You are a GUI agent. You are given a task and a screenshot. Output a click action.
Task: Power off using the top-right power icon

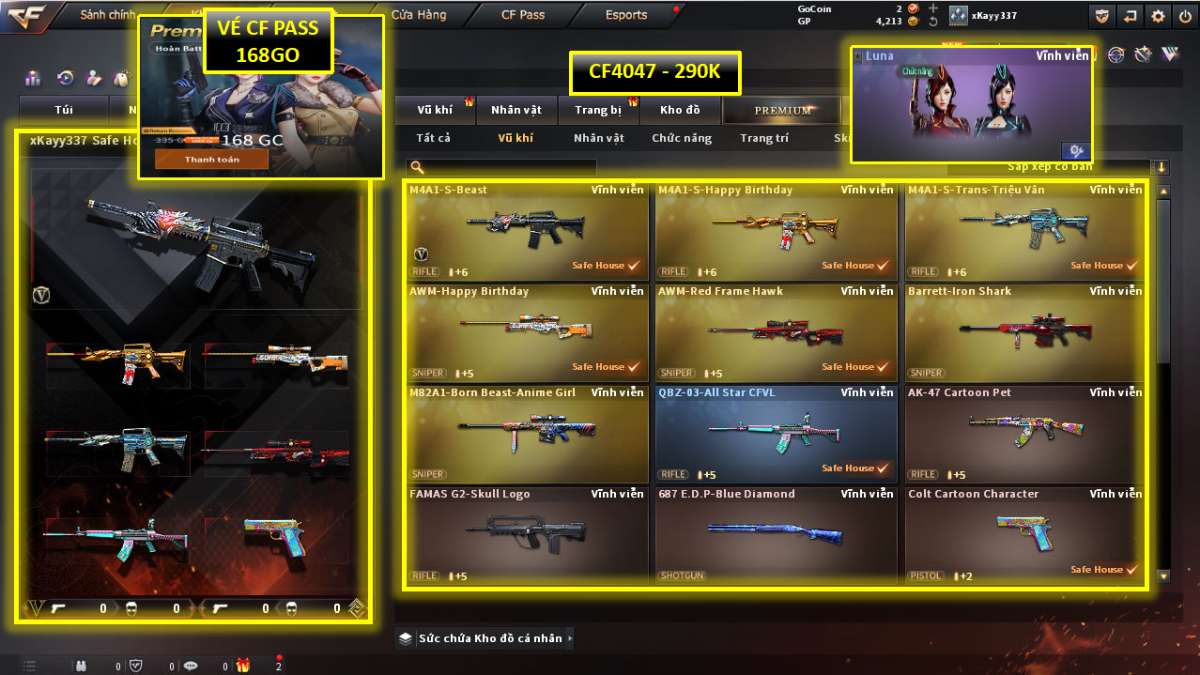[1184, 15]
